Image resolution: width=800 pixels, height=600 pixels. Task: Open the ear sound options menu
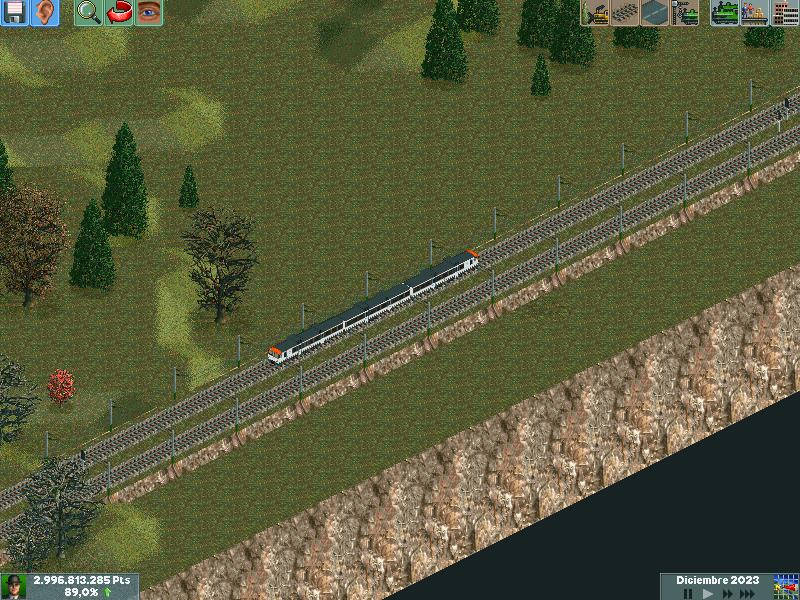[x=44, y=13]
